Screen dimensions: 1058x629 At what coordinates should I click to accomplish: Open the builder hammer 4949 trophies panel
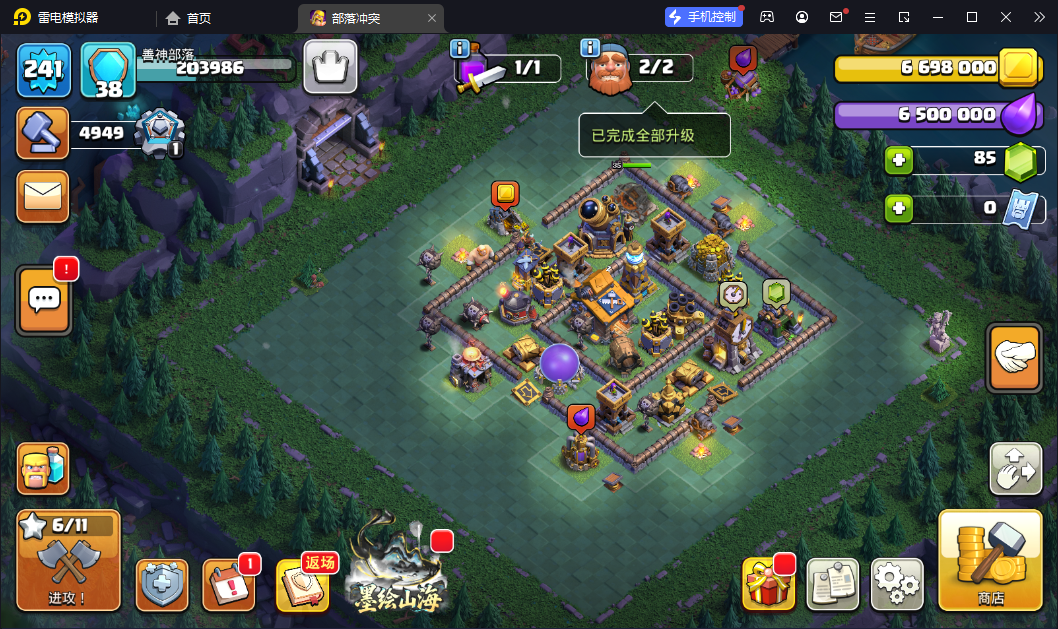click(43, 133)
